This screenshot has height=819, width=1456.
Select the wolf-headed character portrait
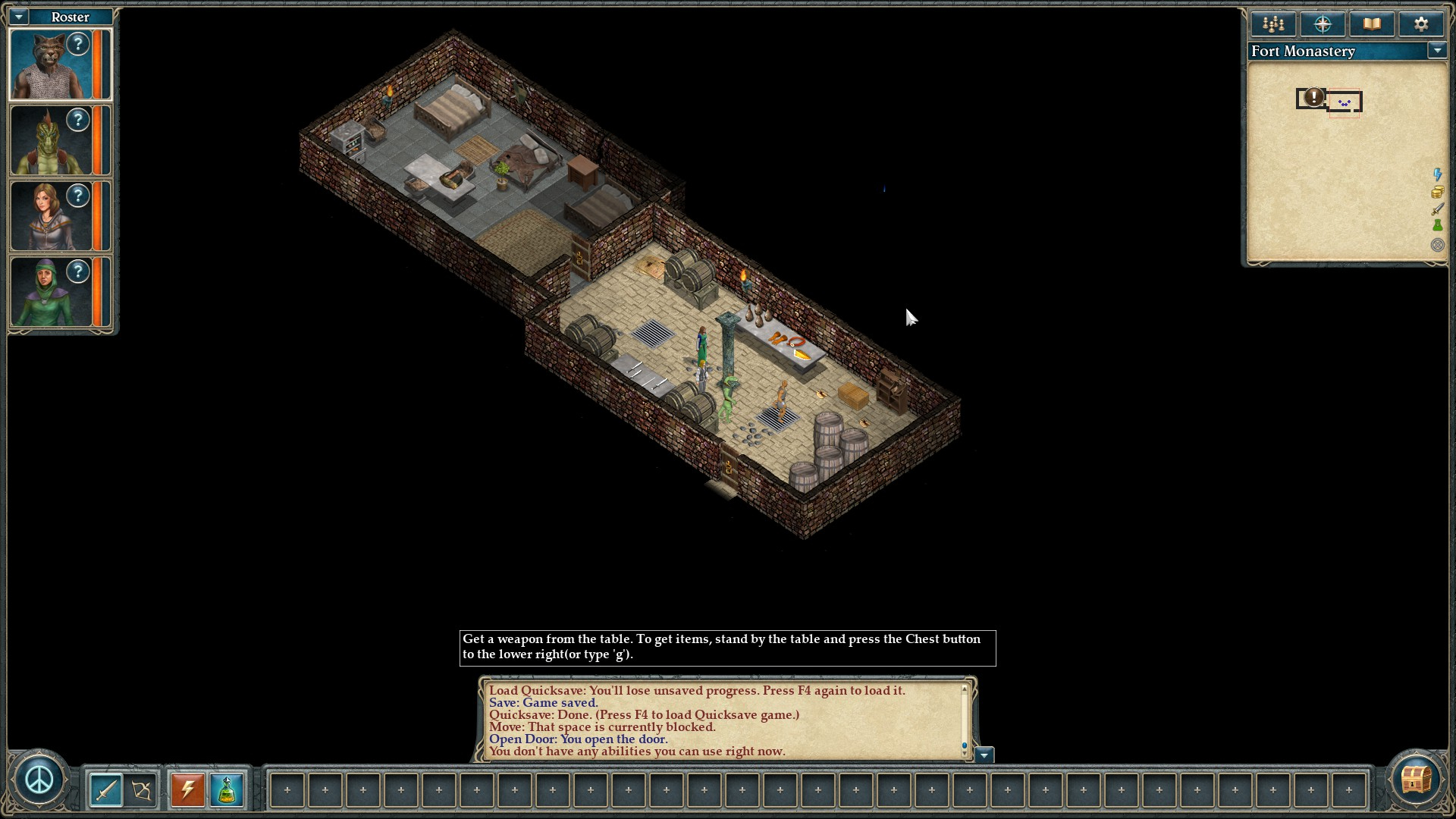pyautogui.click(x=51, y=65)
